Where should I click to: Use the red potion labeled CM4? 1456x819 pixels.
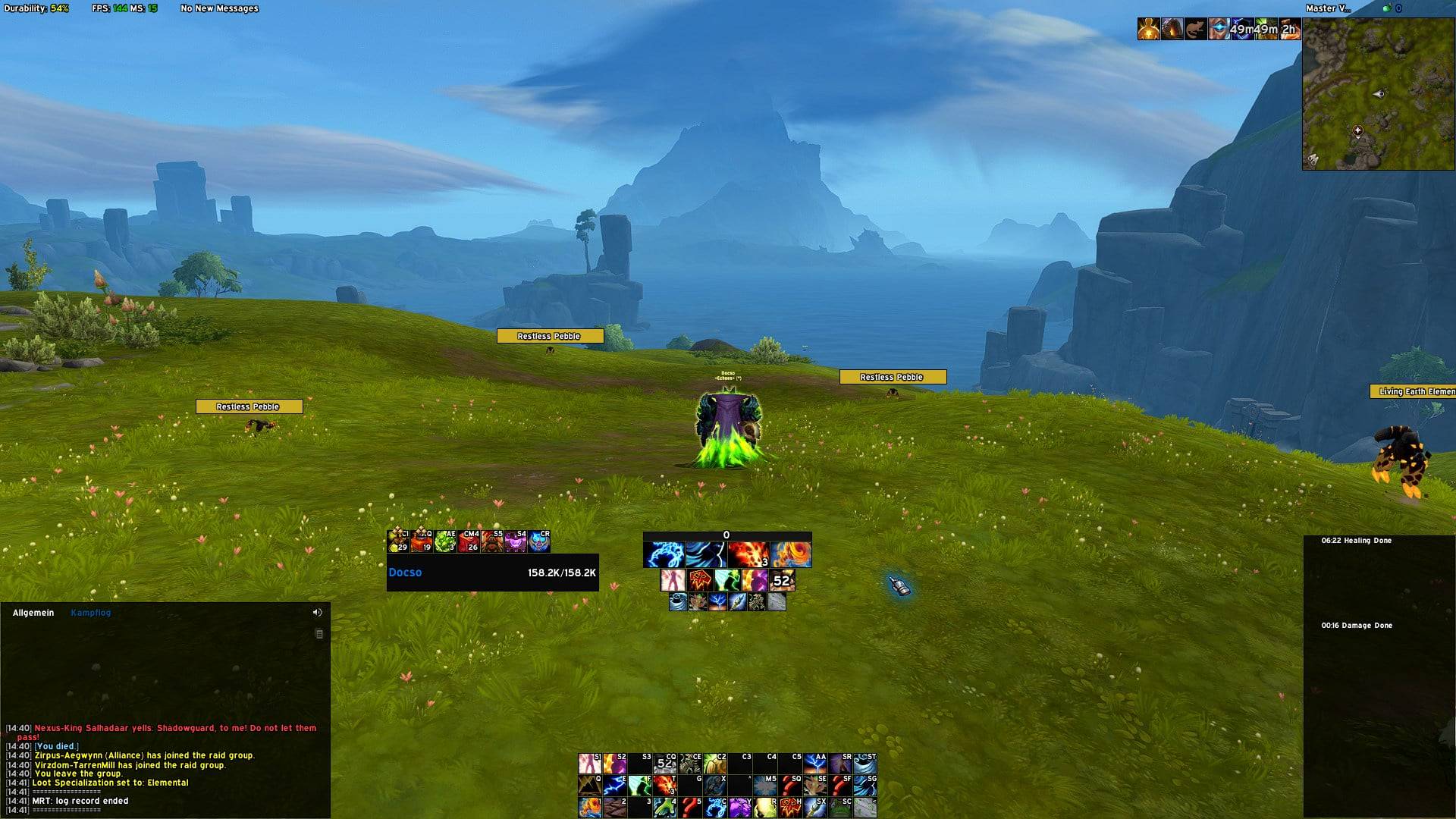(x=469, y=541)
